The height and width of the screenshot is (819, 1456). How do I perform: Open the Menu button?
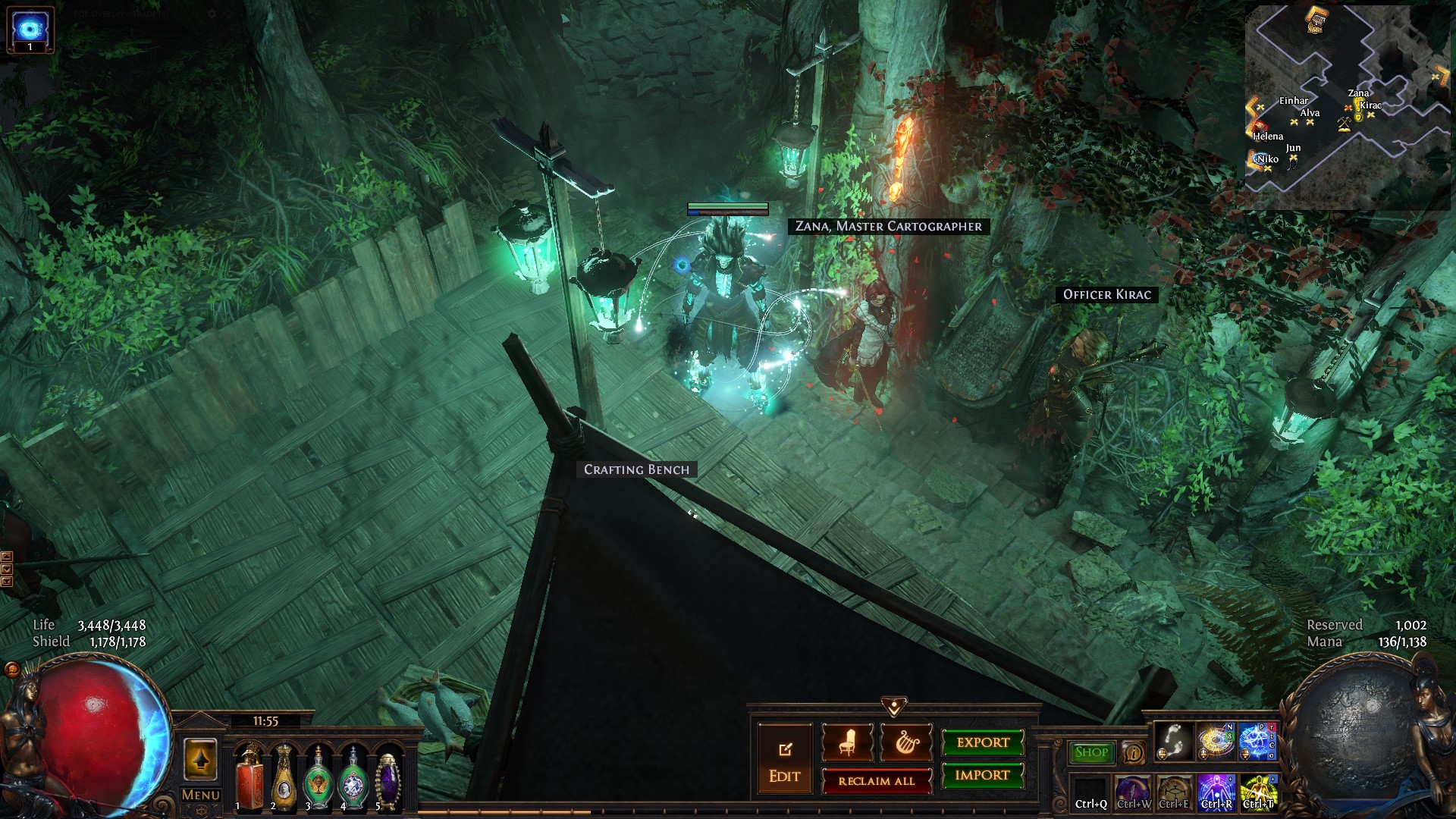[201, 795]
